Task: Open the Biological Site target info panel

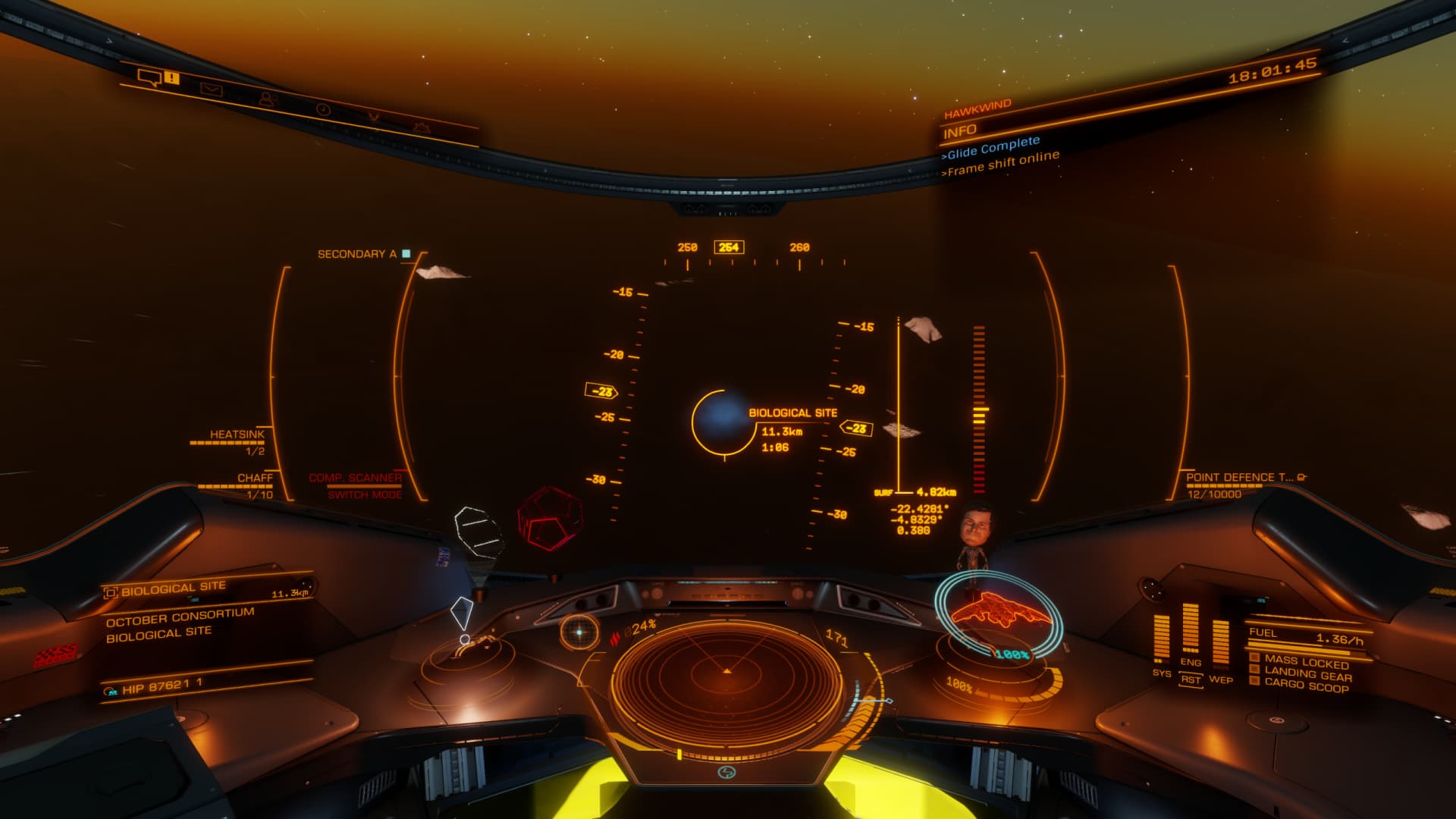Action: click(x=174, y=588)
